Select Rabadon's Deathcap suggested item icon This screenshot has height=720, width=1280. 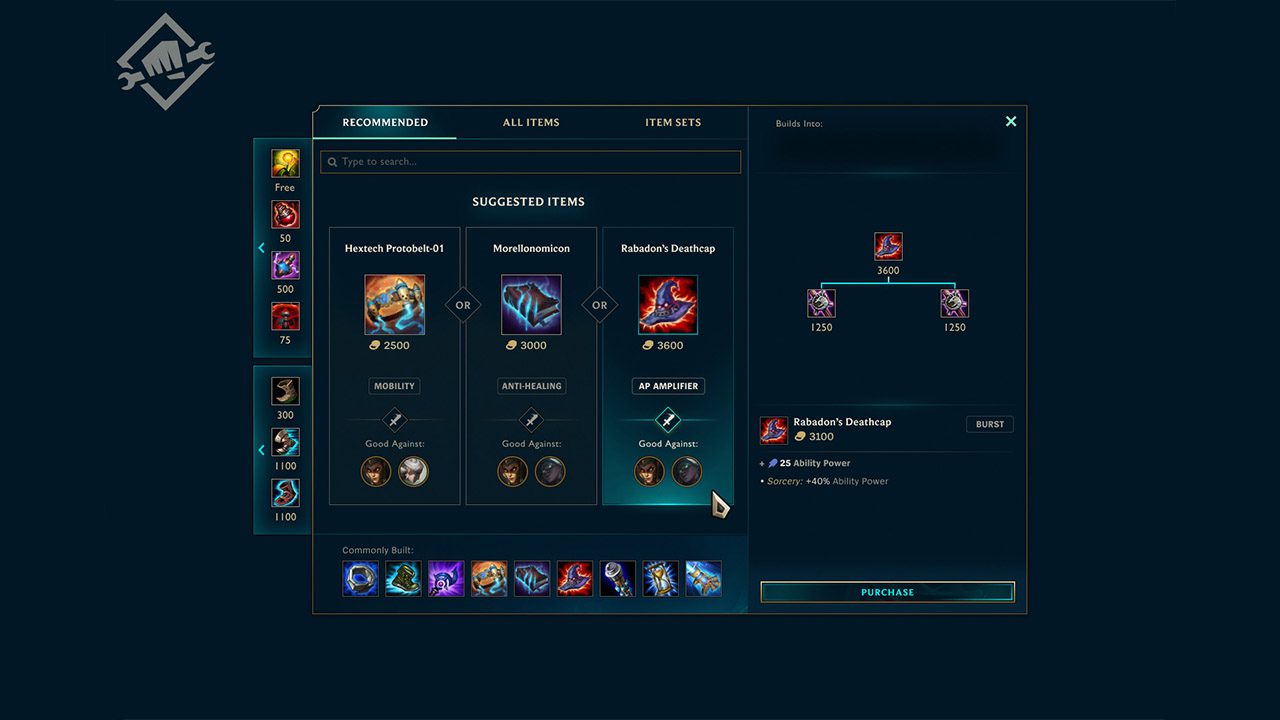pyautogui.click(x=668, y=305)
